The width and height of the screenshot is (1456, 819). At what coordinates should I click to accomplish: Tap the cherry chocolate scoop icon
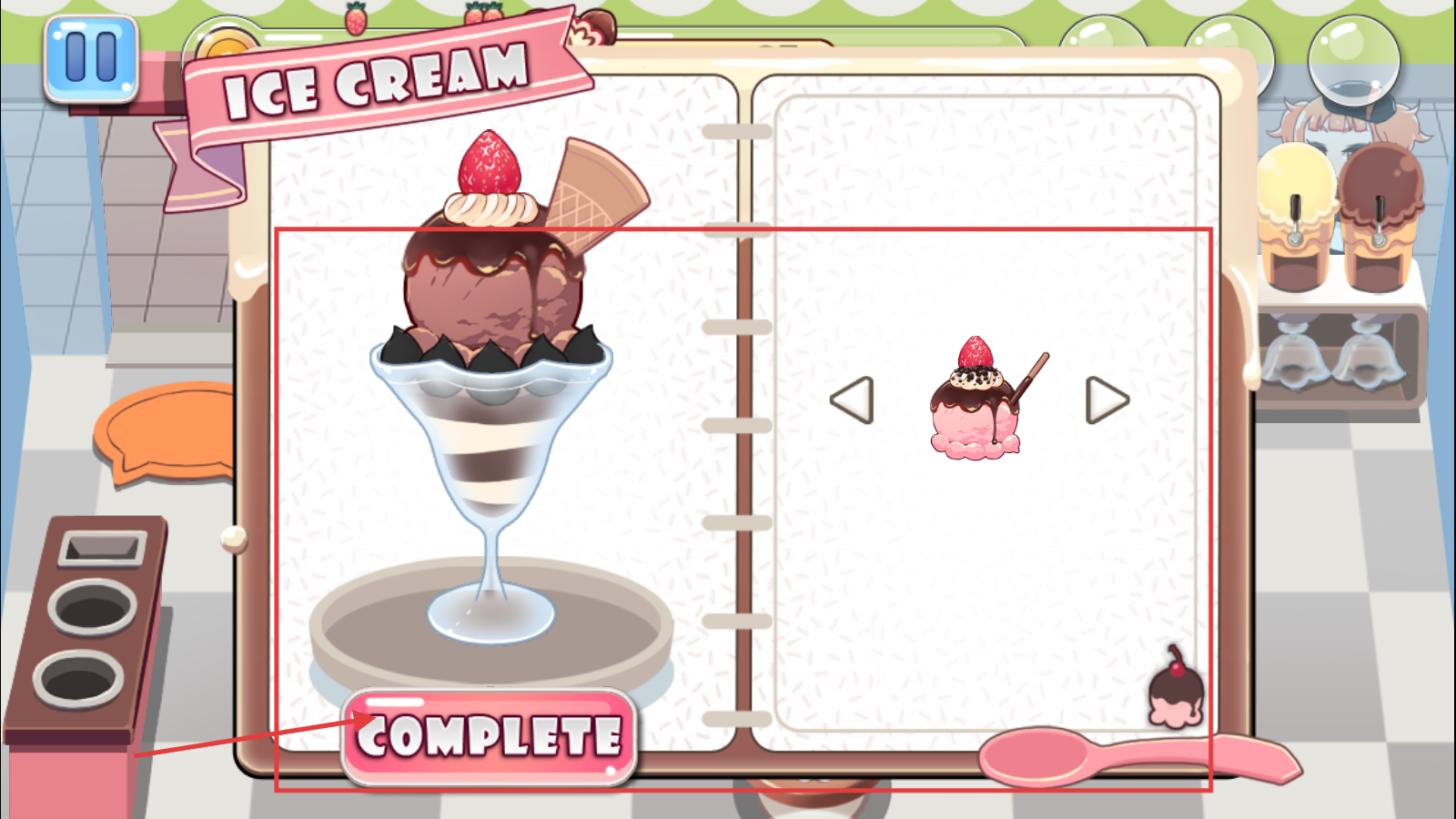(1177, 690)
